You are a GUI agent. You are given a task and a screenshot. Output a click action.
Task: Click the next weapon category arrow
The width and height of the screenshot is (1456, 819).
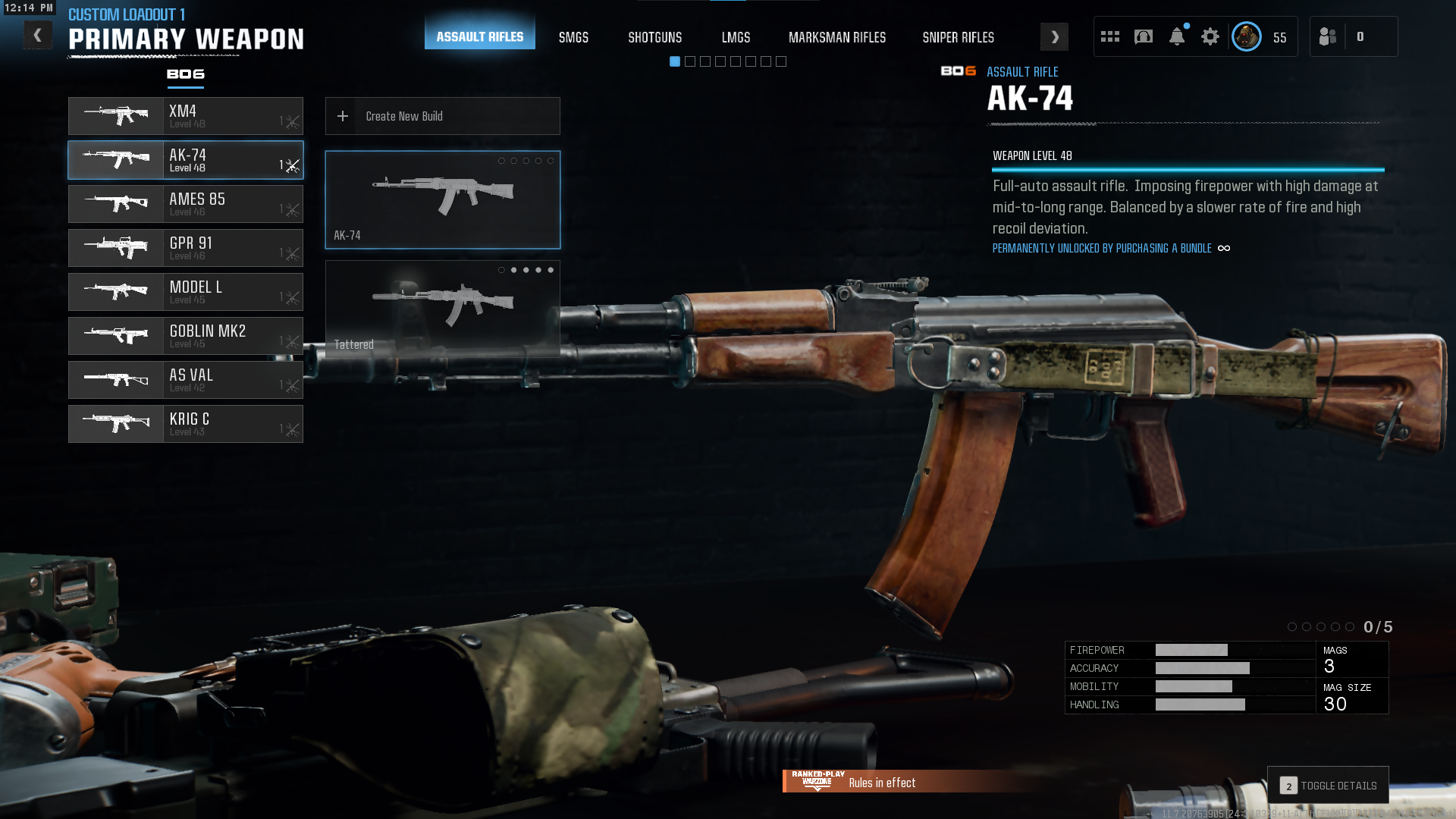1054,37
